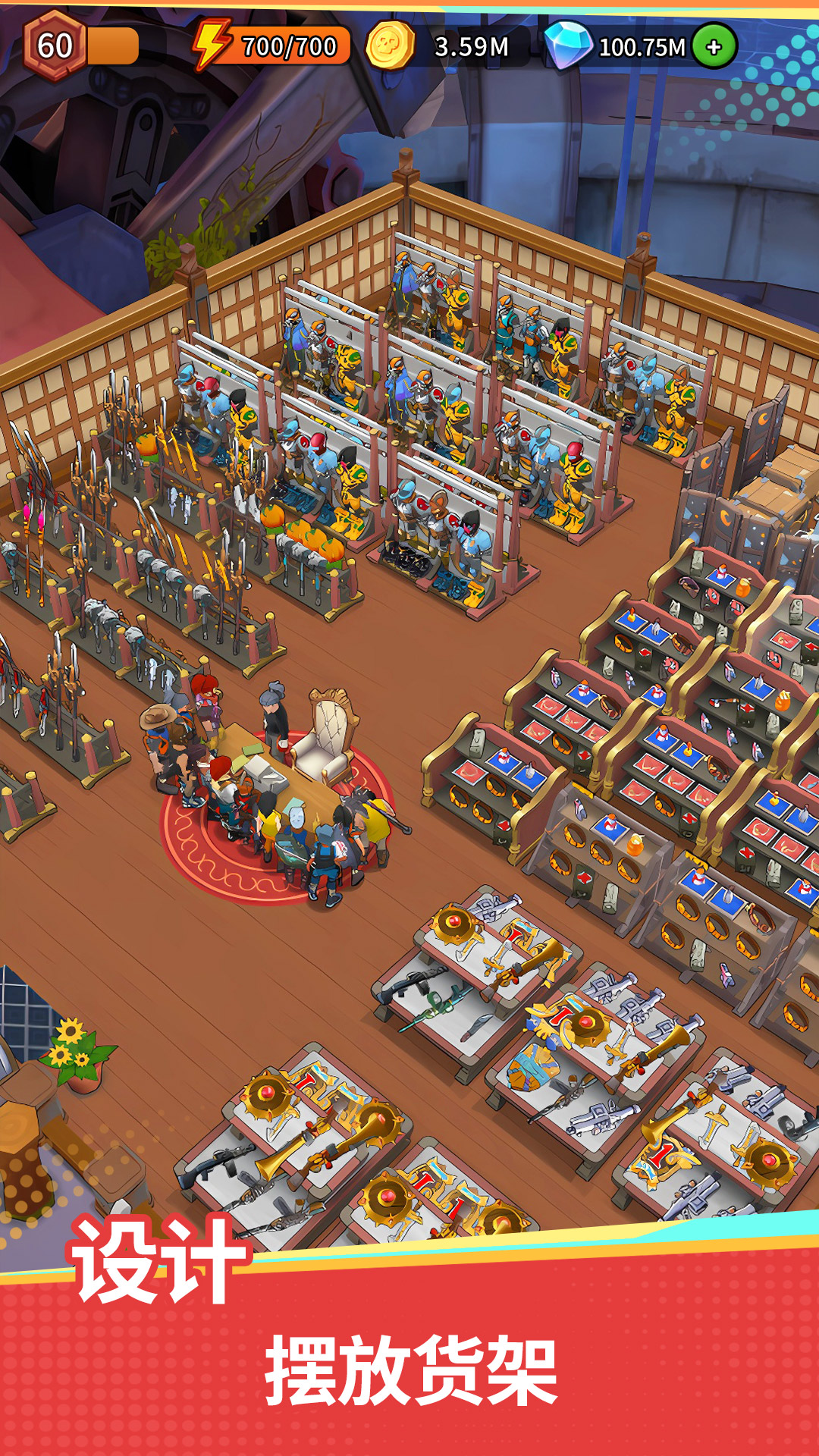Viewport: 819px width, 1456px height.
Task: Tap the blue diamond gem icon
Action: point(568,45)
